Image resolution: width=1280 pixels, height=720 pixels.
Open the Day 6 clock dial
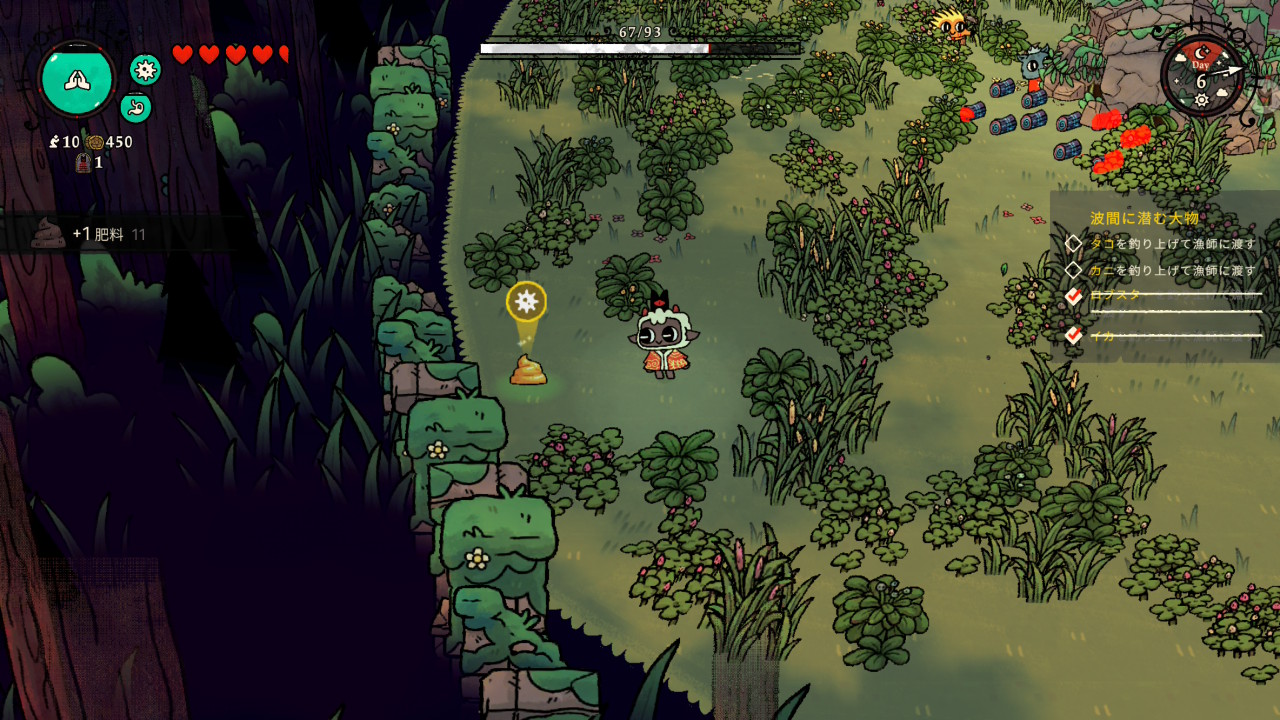(1202, 76)
